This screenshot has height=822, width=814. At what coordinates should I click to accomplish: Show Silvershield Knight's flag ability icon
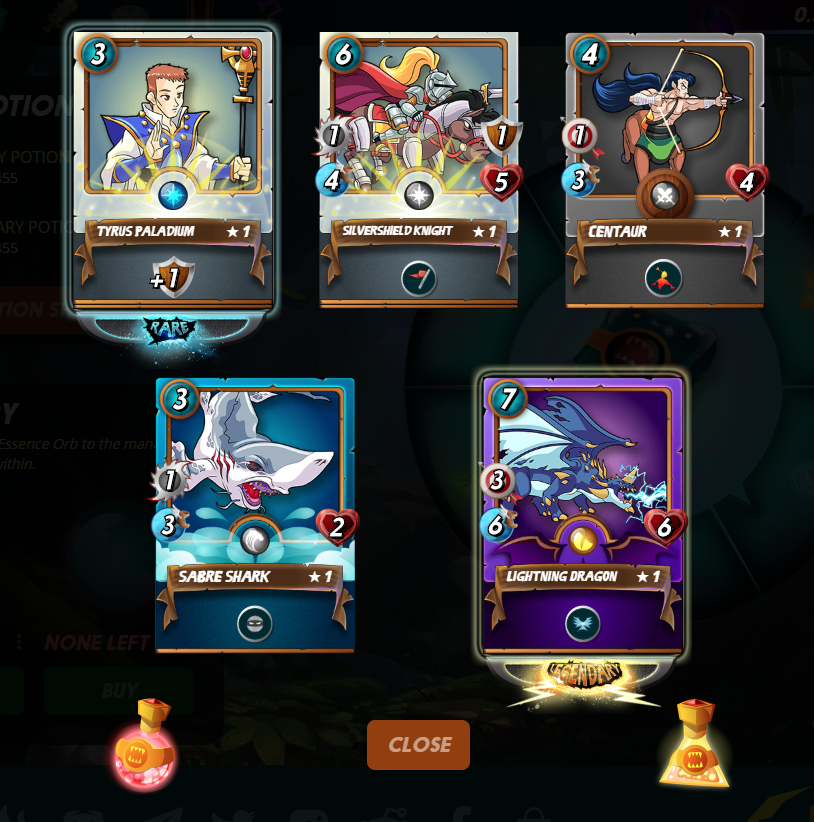[418, 278]
